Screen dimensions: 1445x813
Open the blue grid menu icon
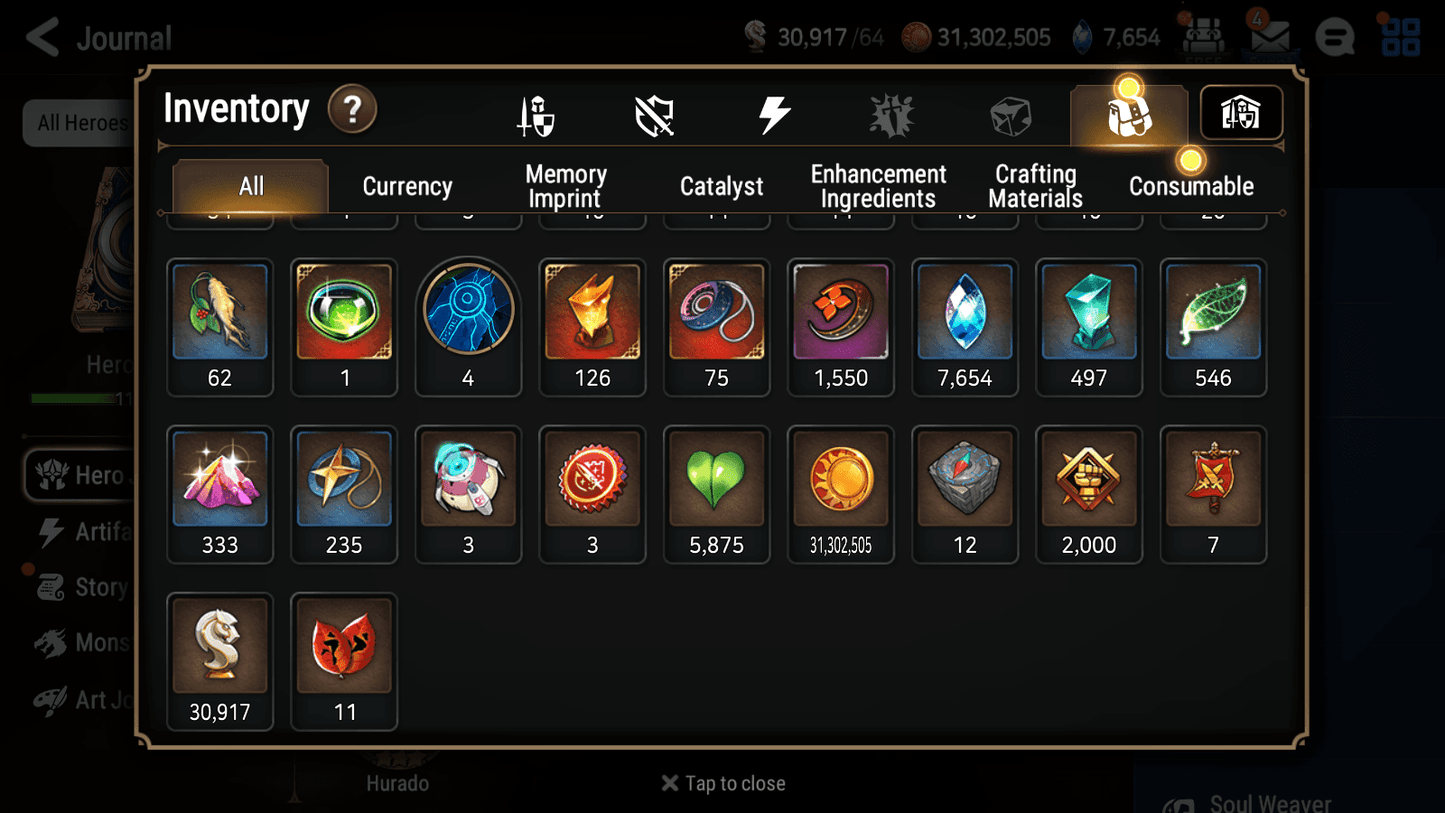point(1398,36)
